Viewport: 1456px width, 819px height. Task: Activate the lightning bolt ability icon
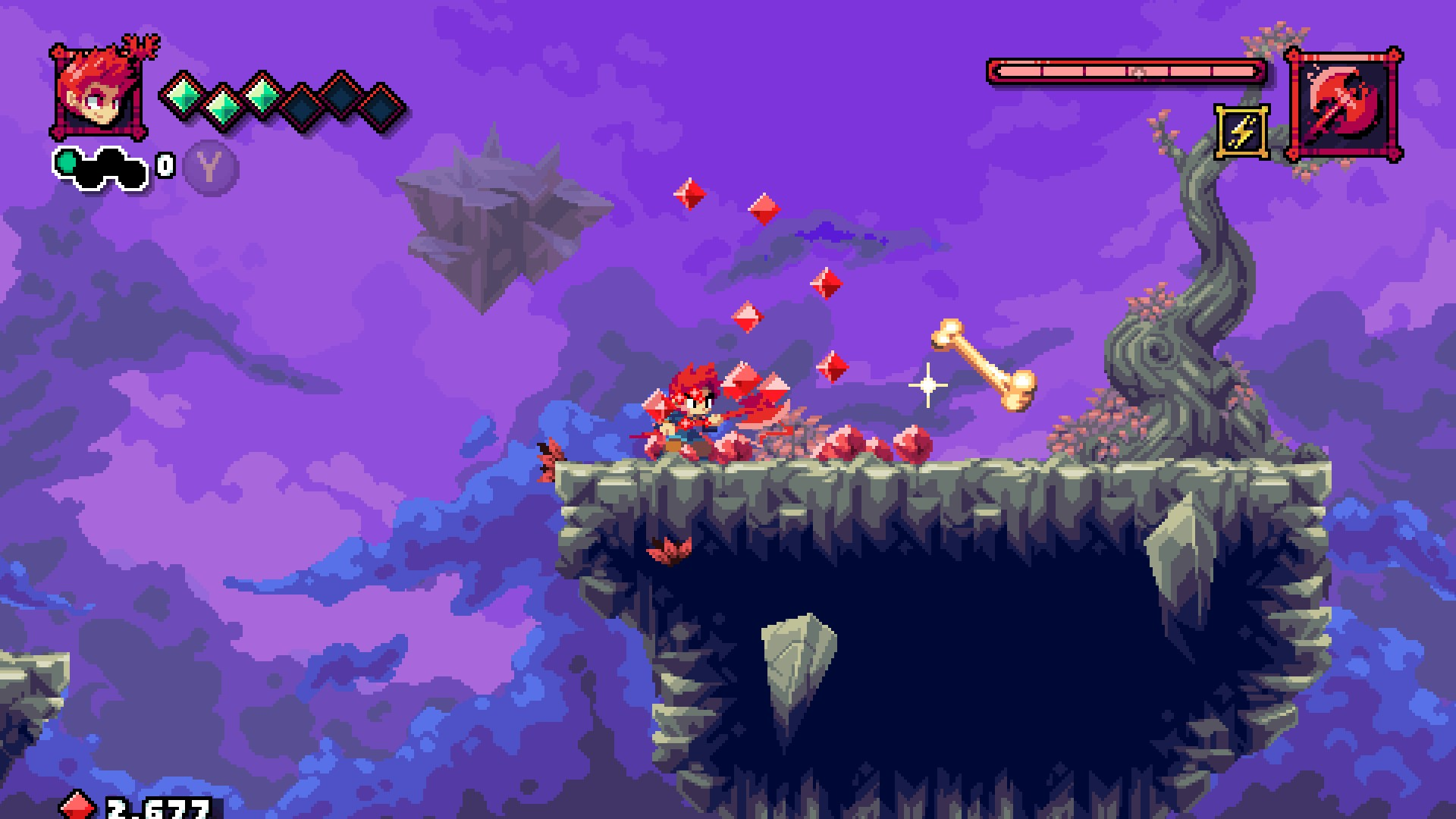point(1242,133)
